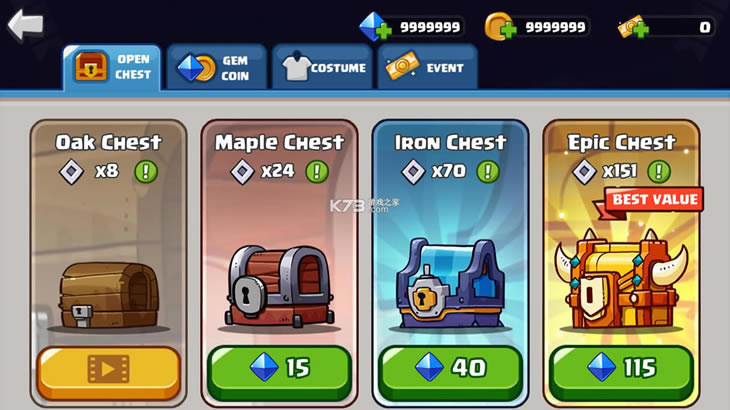This screenshot has width=730, height=410.
Task: Show Oak Chest info via exclamation icon
Action: [146, 171]
